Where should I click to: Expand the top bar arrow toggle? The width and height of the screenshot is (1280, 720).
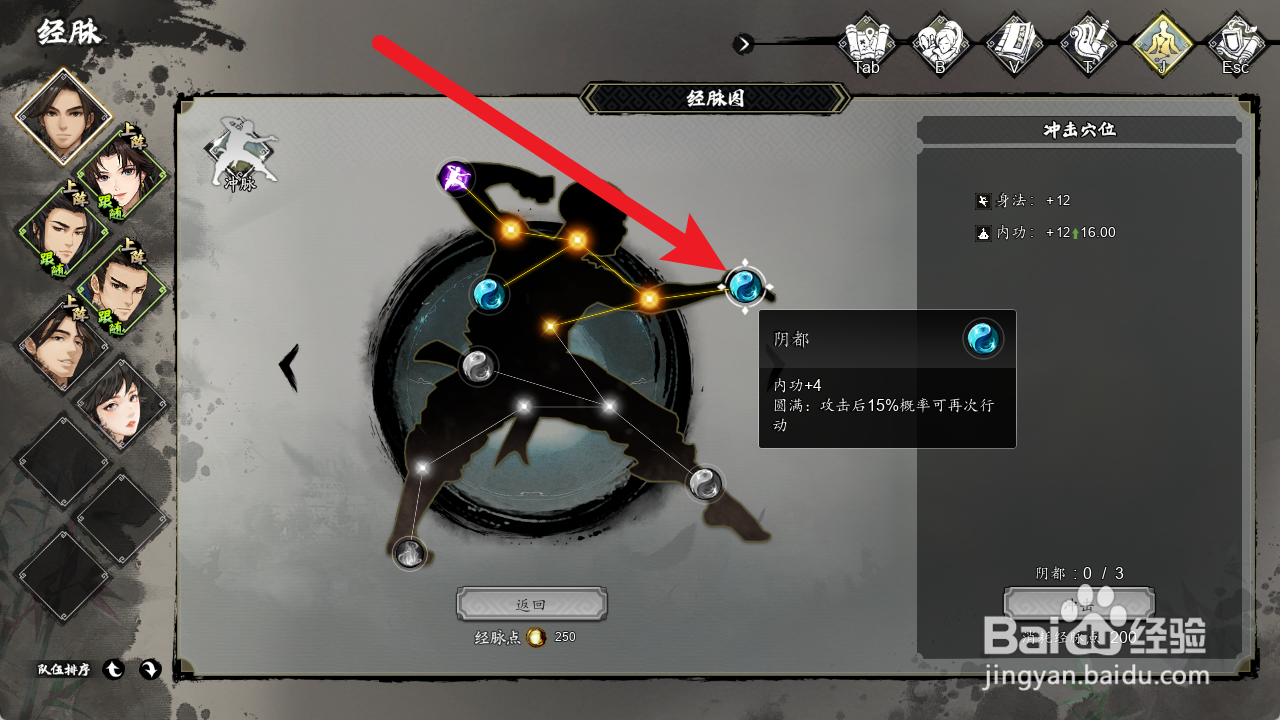click(x=743, y=44)
